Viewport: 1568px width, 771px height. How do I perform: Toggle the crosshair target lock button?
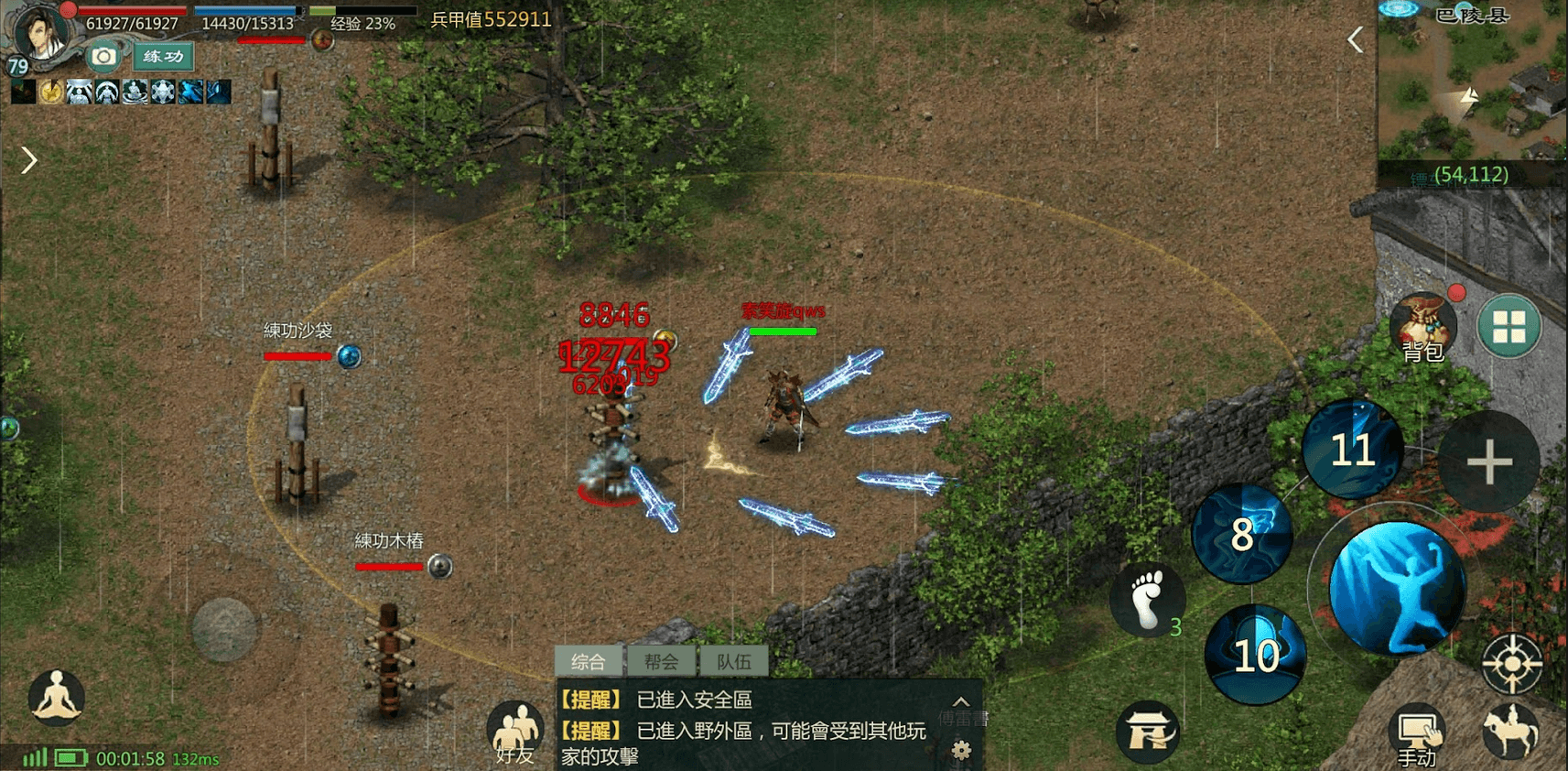(1512, 663)
